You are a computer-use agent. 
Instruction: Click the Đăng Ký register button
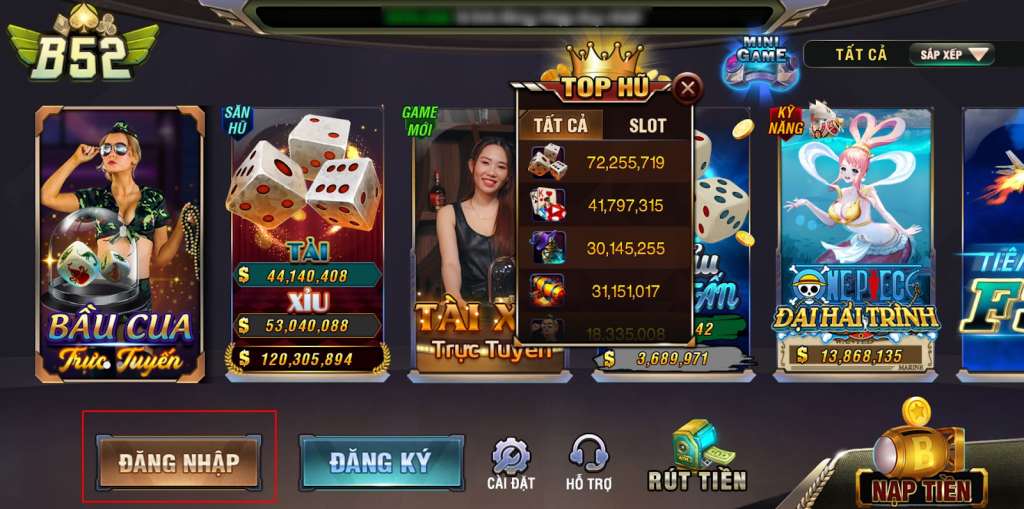click(x=381, y=462)
